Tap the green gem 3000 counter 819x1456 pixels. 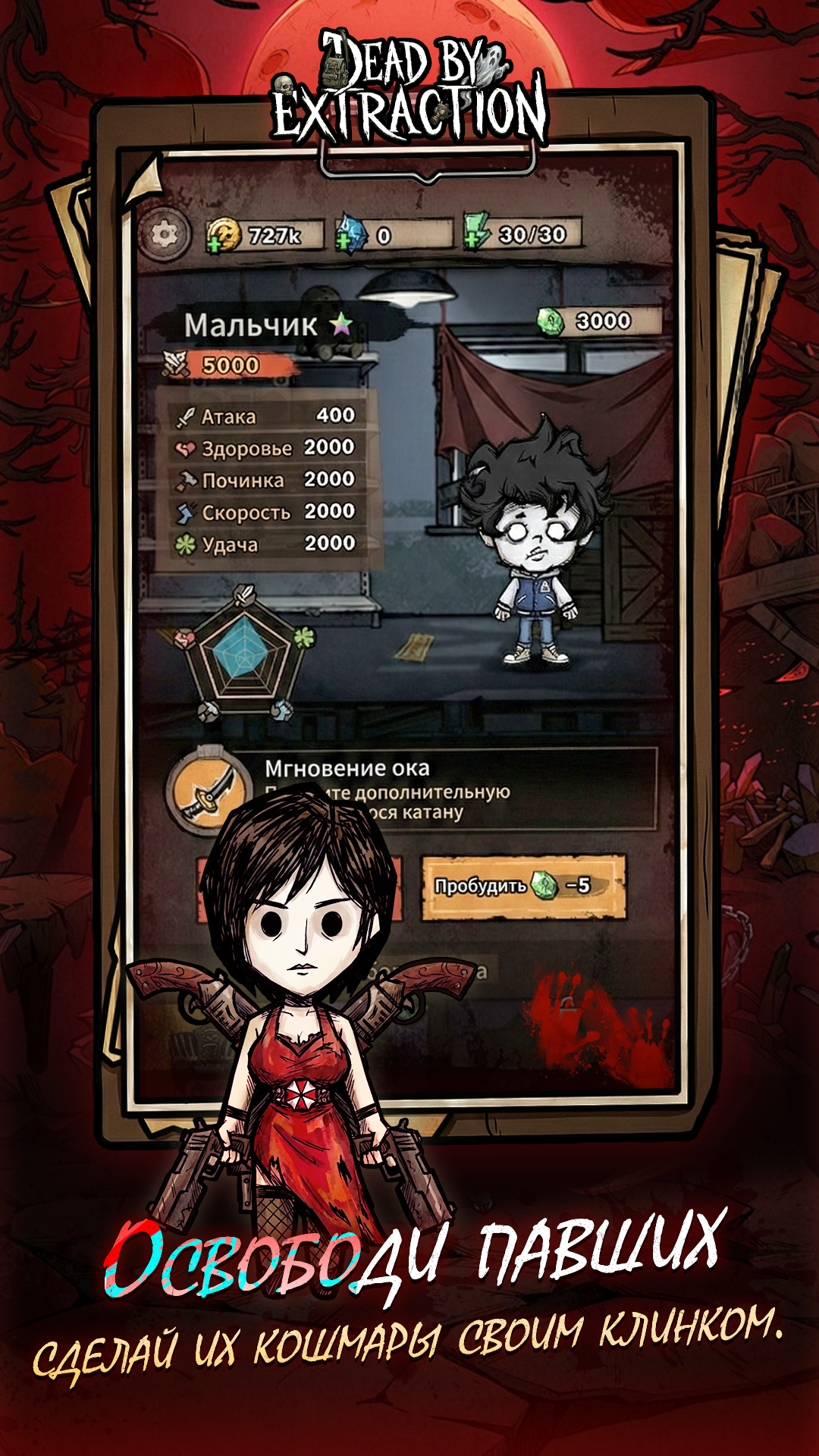[x=599, y=322]
